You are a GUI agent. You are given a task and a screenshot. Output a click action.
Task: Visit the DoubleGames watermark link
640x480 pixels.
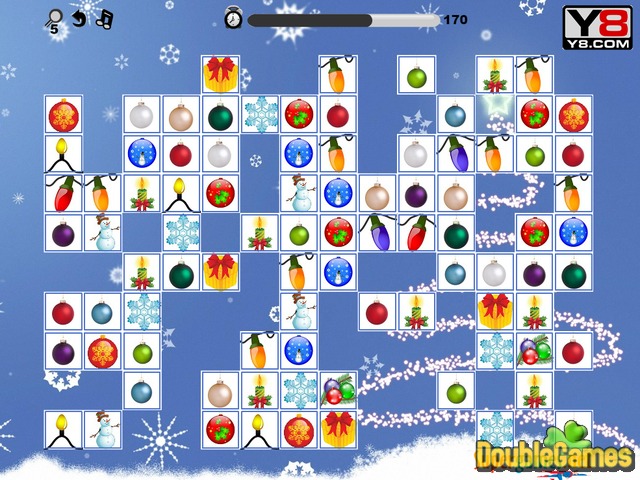coord(552,453)
